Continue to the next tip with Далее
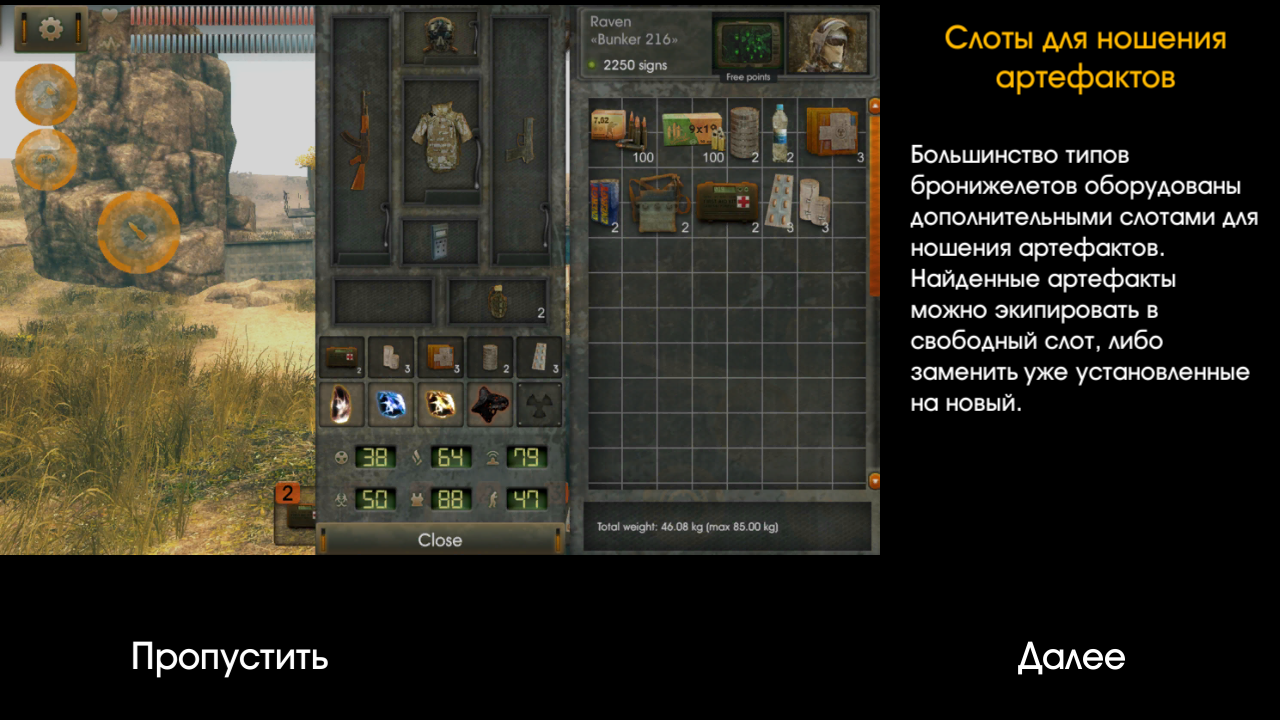 (x=1071, y=657)
